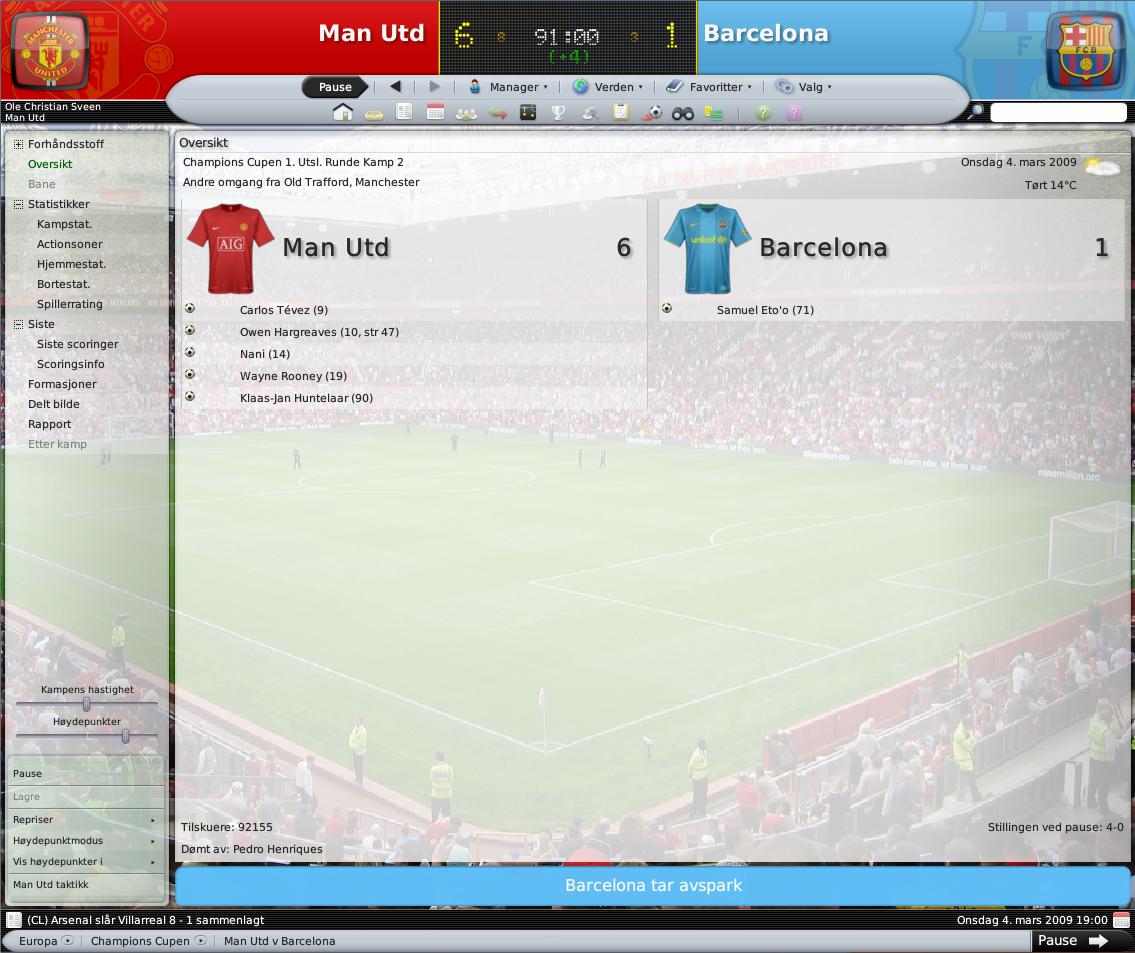View Siste scoringer list
This screenshot has width=1135, height=953.
[x=77, y=344]
